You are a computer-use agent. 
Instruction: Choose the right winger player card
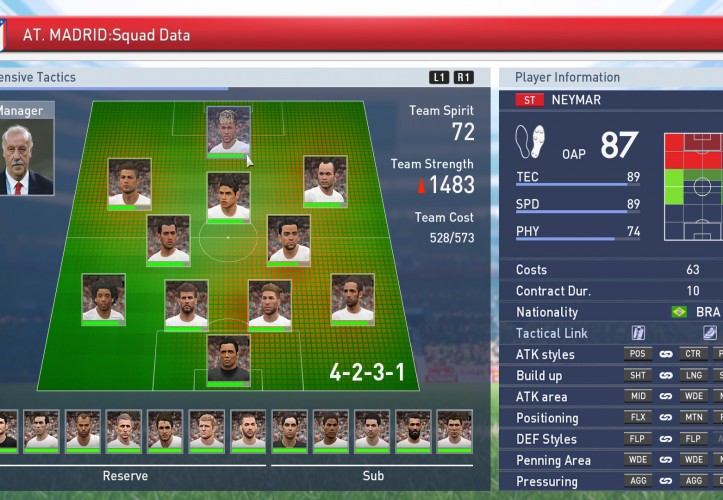[325, 181]
